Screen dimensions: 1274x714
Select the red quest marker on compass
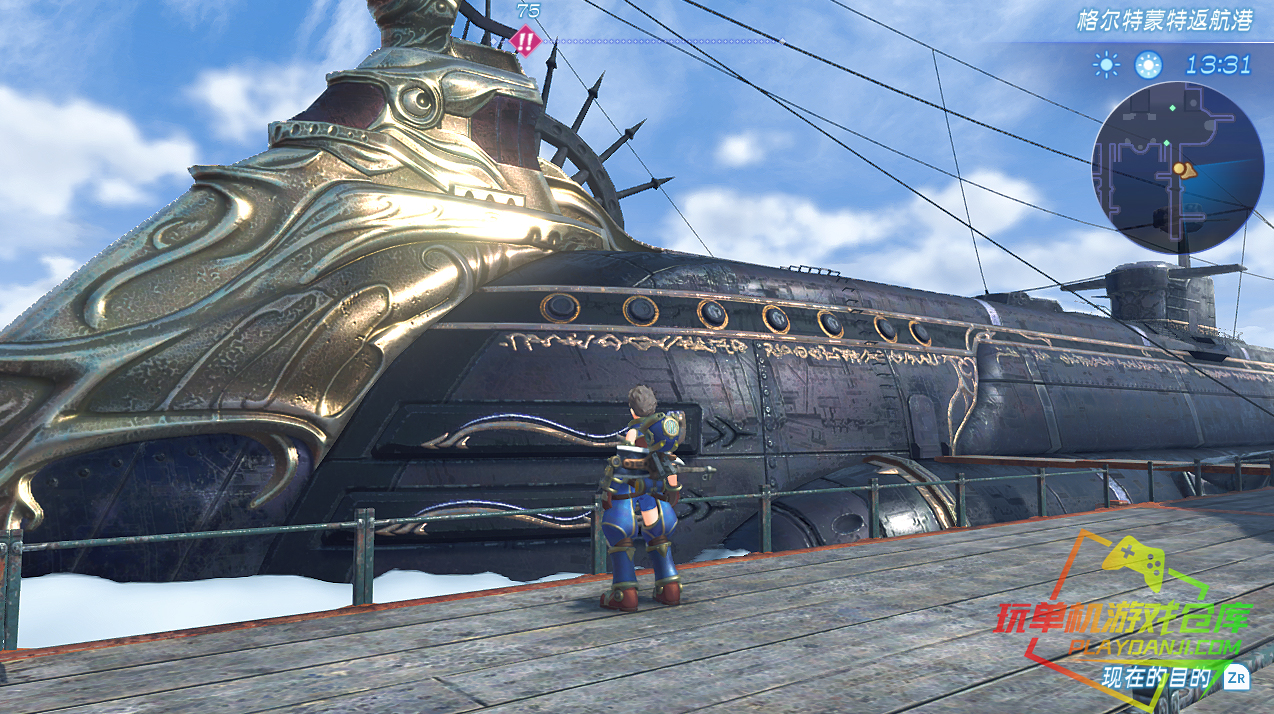pos(525,42)
